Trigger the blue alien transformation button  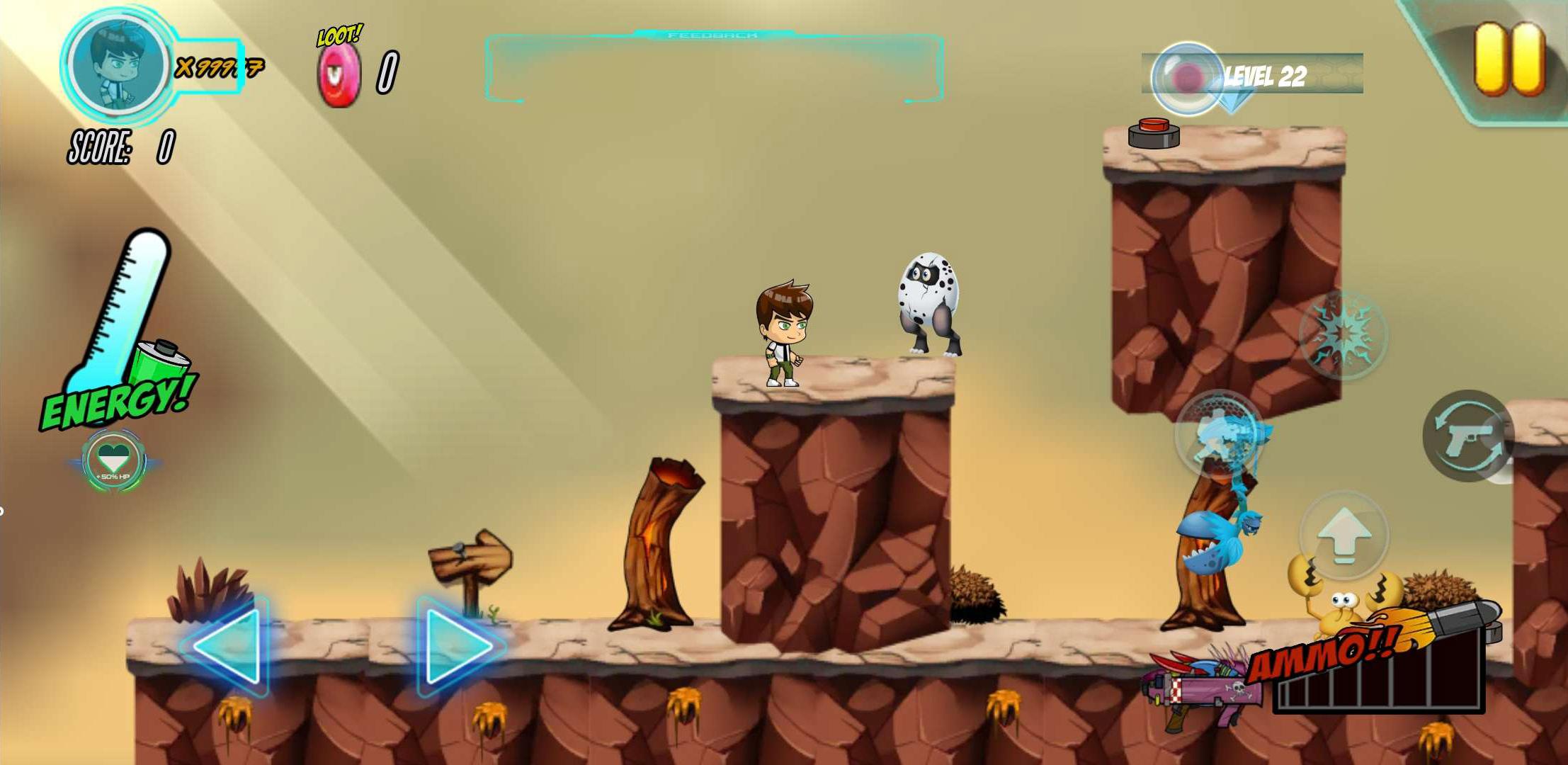pyautogui.click(x=1219, y=433)
